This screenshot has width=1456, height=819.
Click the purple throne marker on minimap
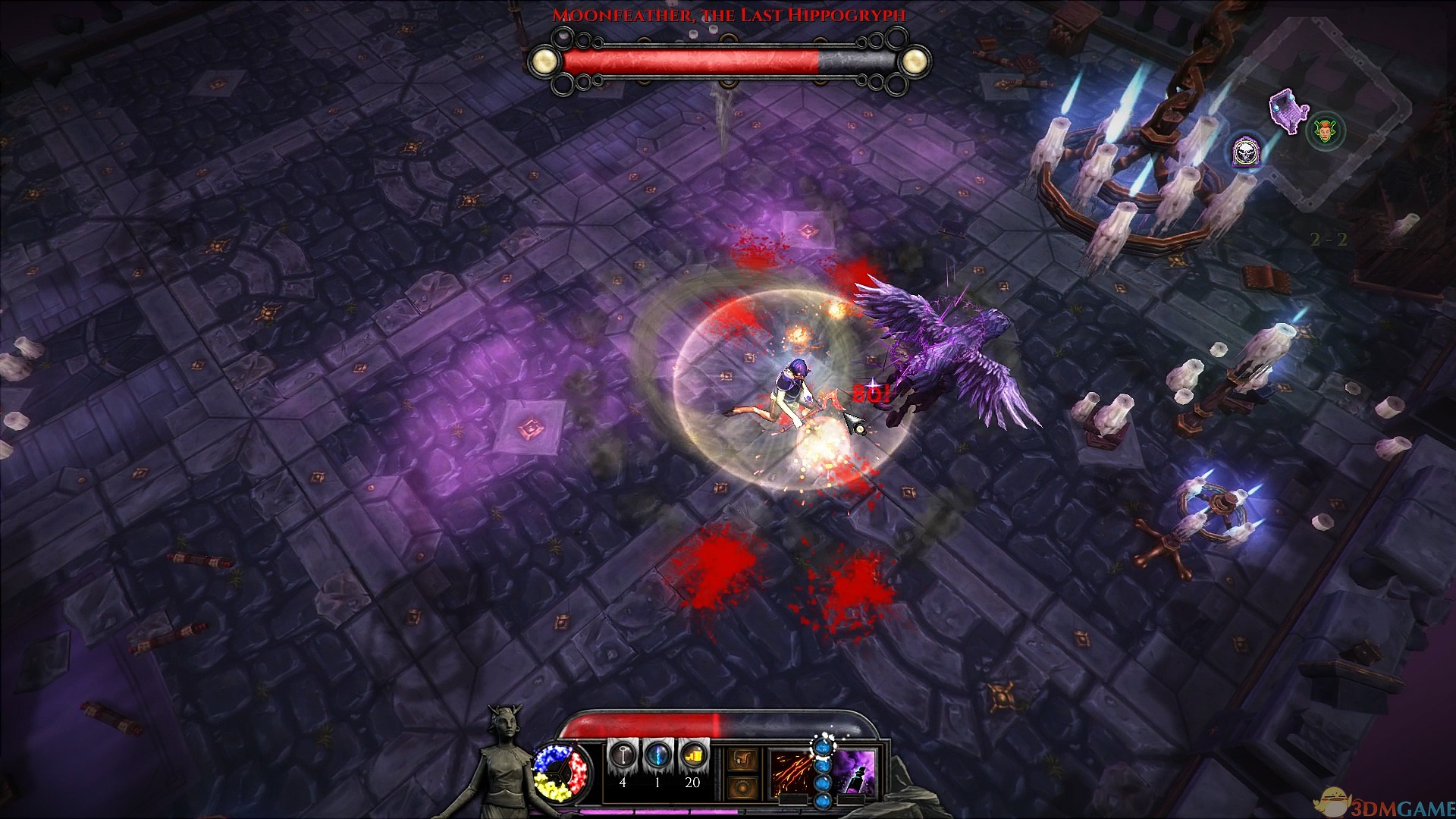1287,111
